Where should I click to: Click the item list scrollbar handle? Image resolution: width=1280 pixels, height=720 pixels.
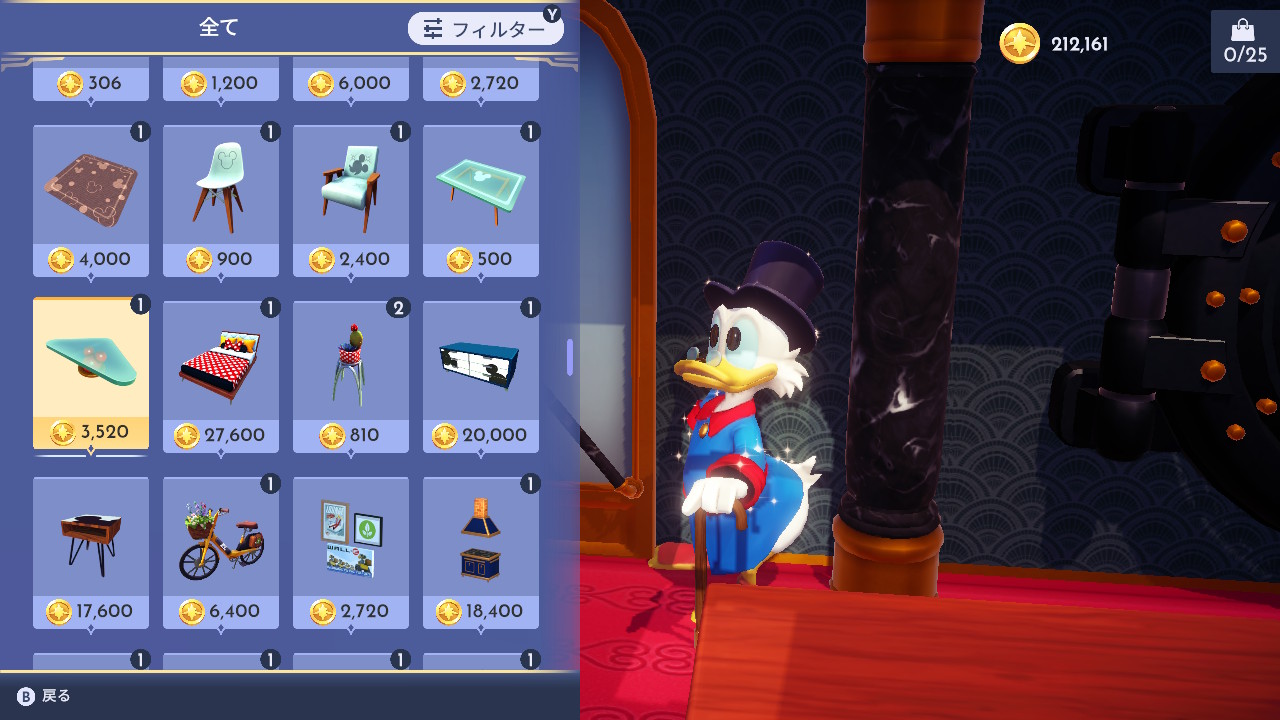(570, 357)
